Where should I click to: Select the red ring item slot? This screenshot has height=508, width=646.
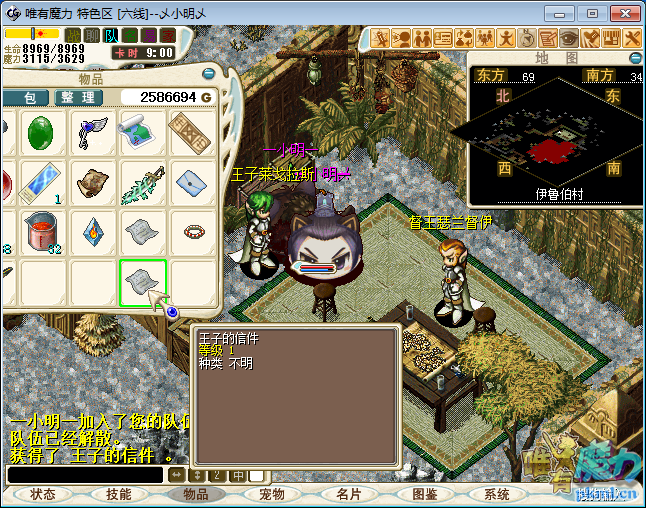click(x=192, y=232)
